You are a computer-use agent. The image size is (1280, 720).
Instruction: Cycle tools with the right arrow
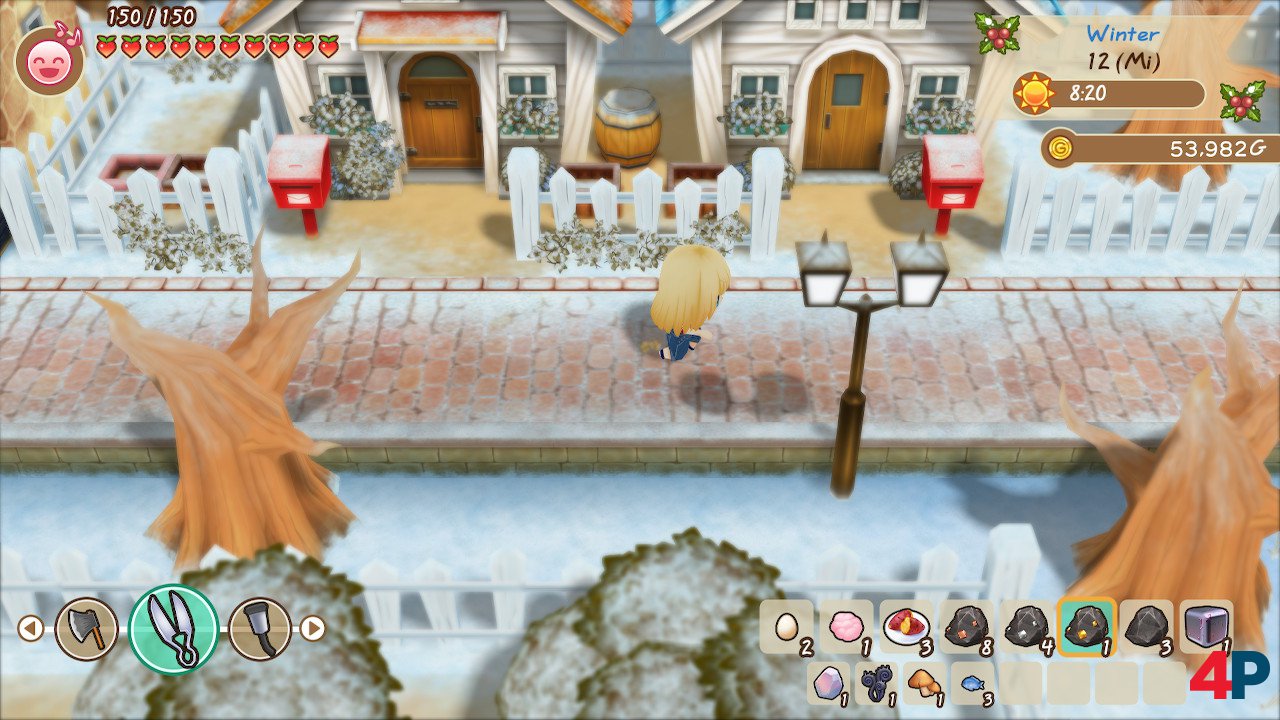(x=314, y=628)
